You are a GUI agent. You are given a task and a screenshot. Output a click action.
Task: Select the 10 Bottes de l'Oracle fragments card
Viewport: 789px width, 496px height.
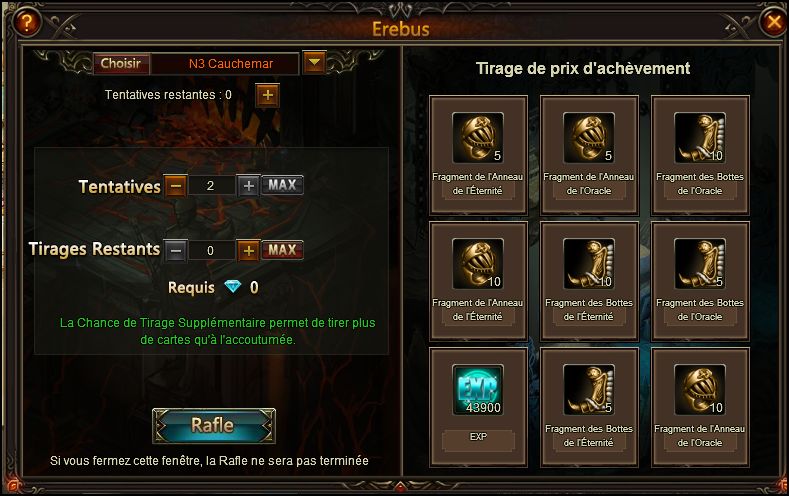[x=700, y=154]
